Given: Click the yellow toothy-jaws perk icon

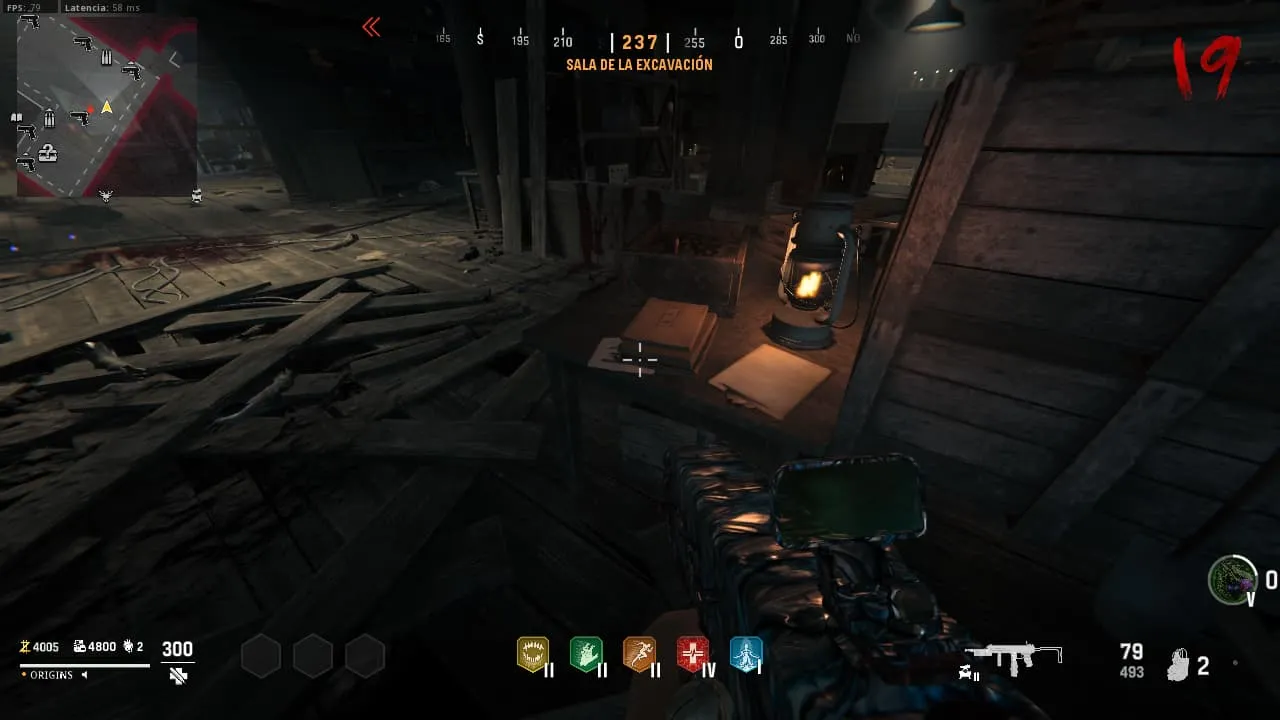Looking at the screenshot, I should 532,654.
